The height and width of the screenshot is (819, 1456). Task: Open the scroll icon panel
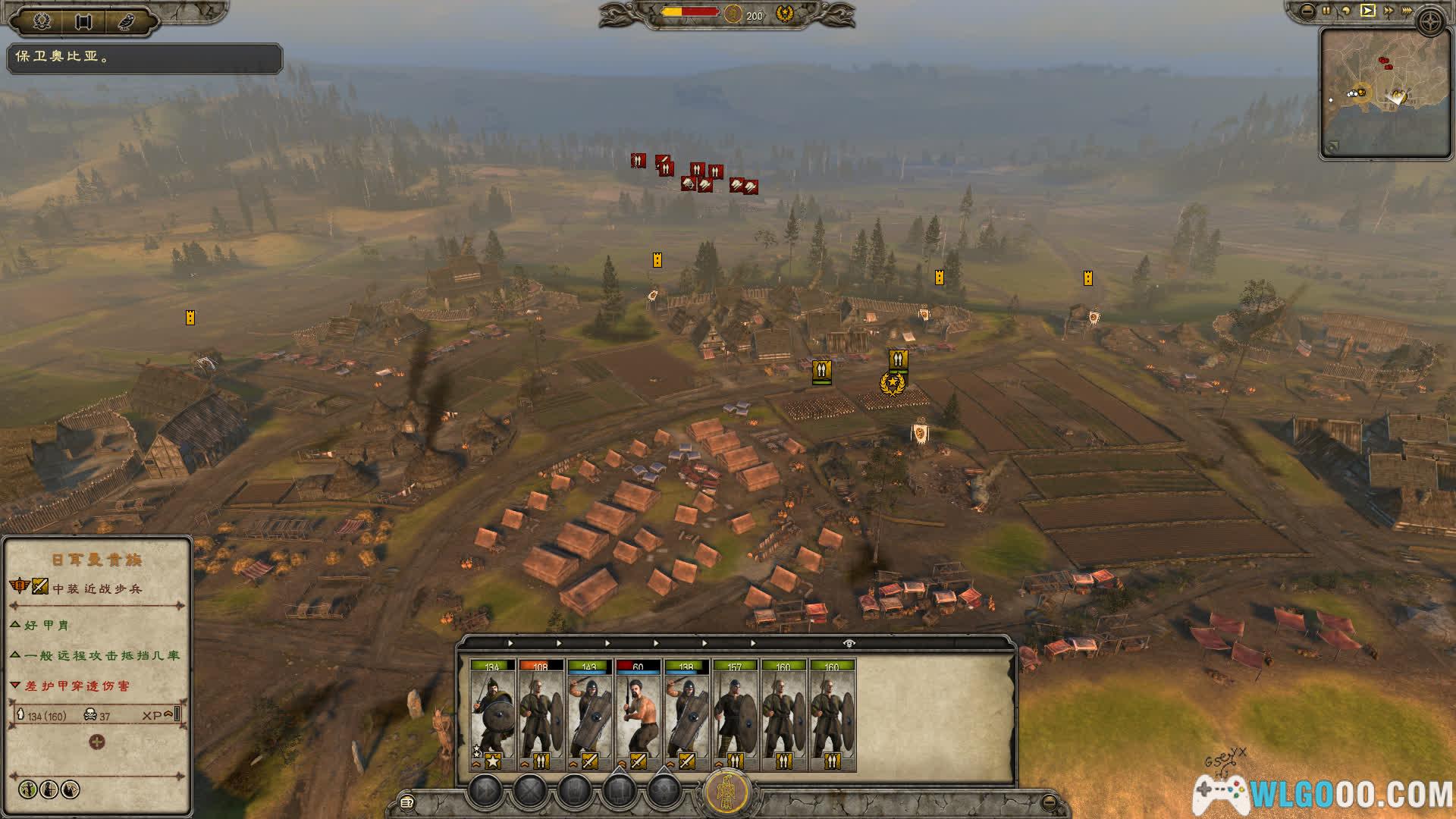pos(83,20)
